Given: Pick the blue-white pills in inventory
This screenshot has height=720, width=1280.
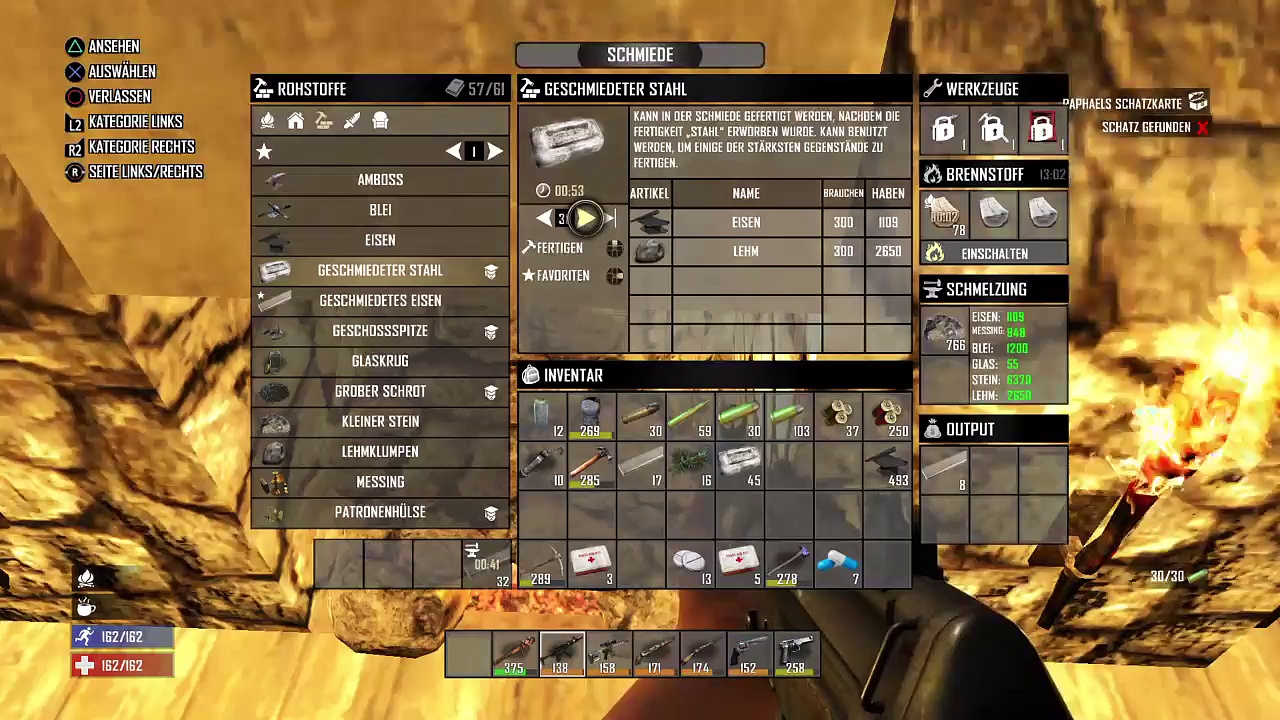Looking at the screenshot, I should (x=838, y=564).
